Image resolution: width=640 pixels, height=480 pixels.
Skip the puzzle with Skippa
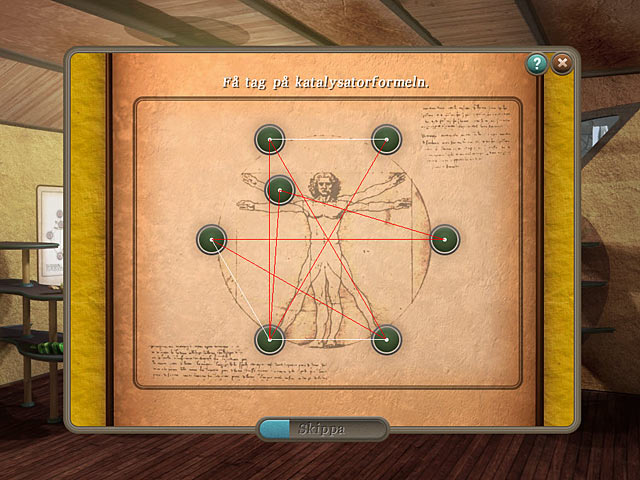[322, 429]
